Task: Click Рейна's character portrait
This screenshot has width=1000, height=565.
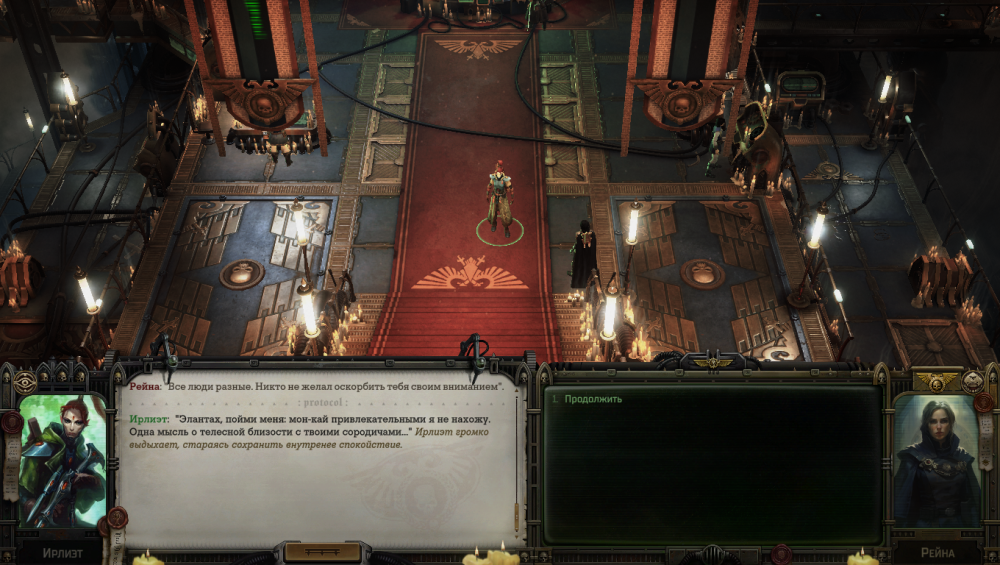Action: (x=937, y=459)
